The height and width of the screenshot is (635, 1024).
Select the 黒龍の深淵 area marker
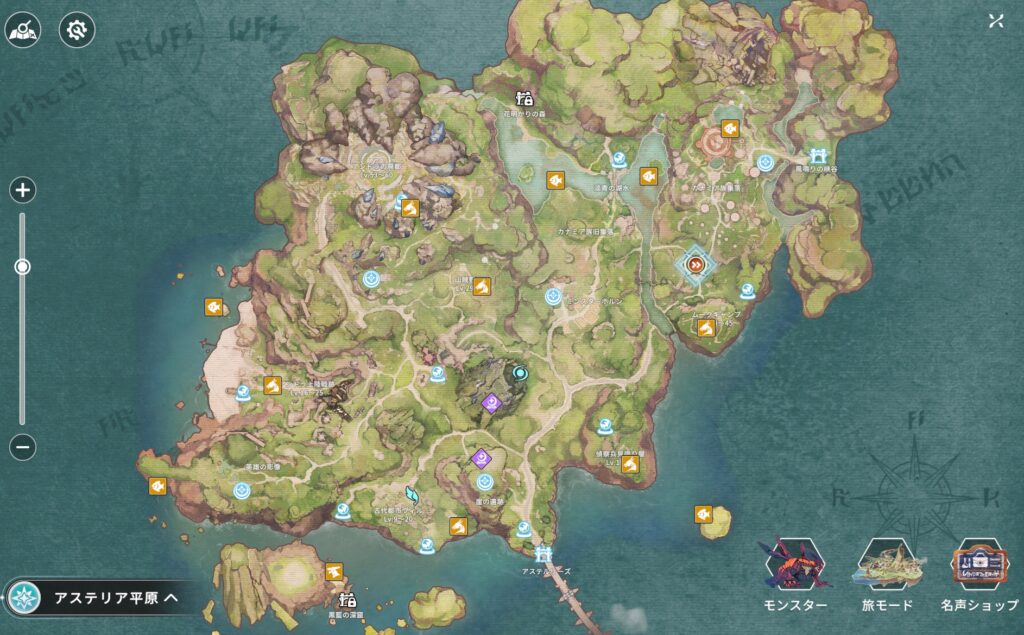pyautogui.click(x=348, y=602)
